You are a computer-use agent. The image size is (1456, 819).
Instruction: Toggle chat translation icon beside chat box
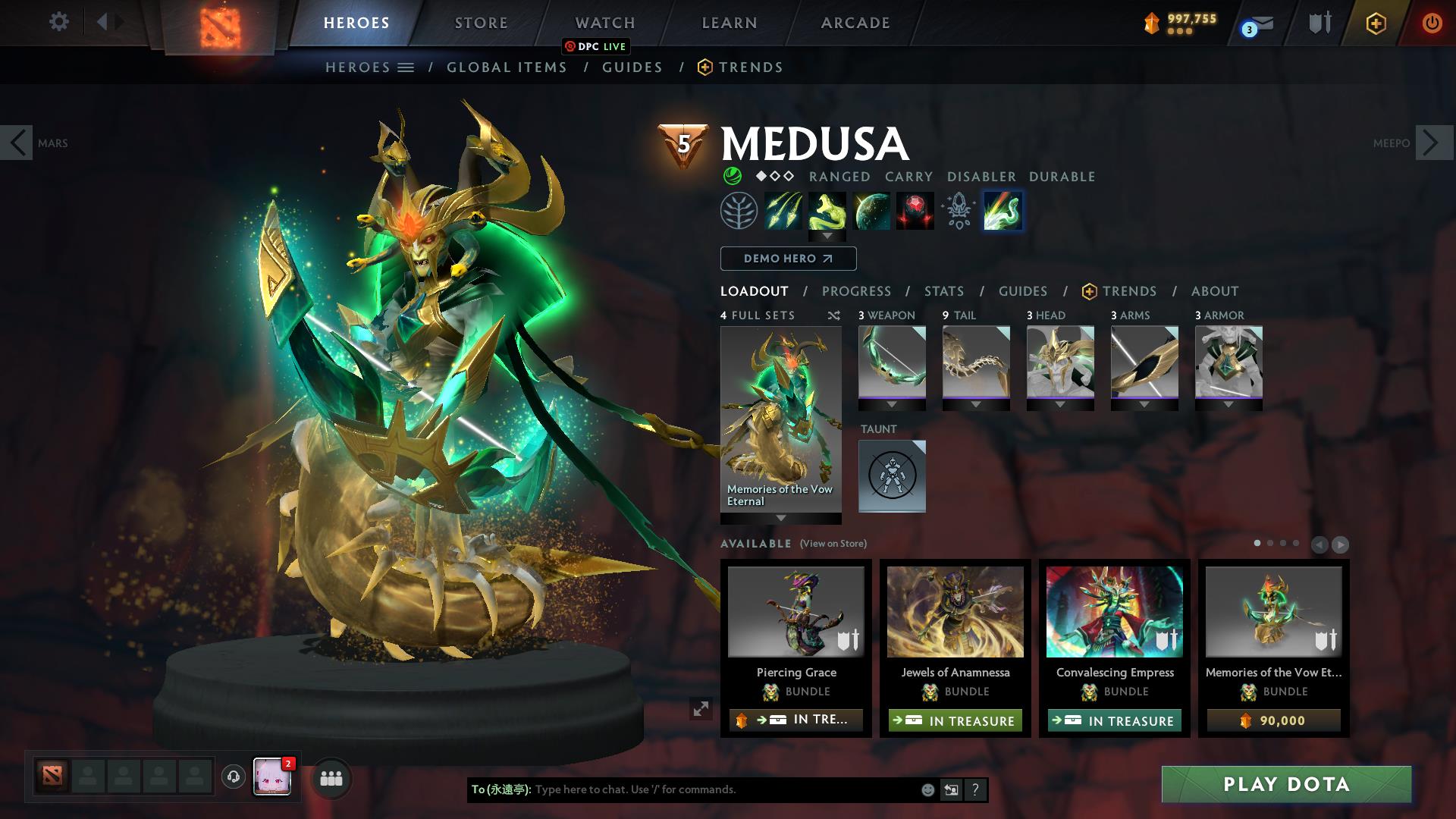951,789
